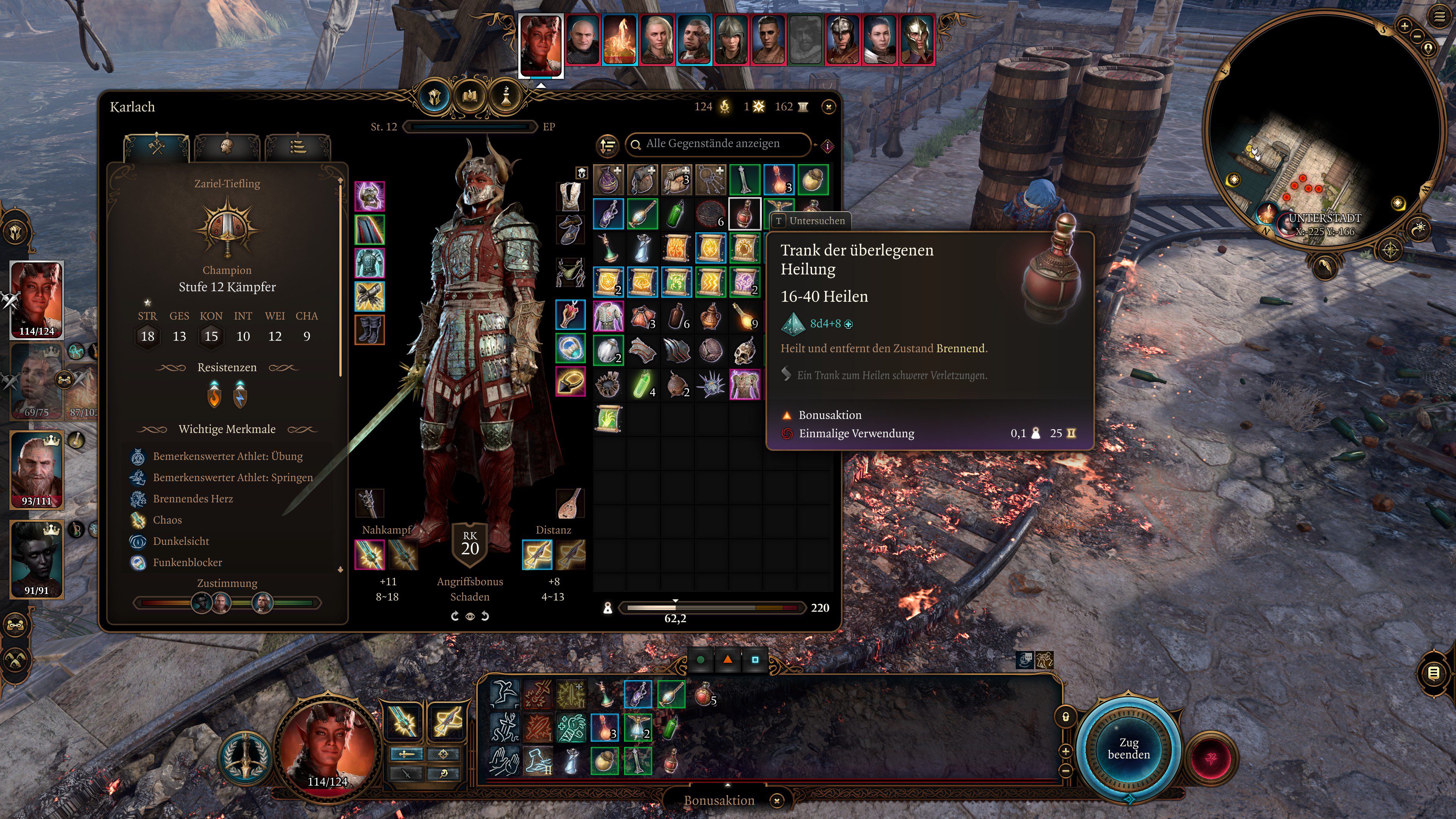
Task: Open the Brennendes Herz feature entry
Action: click(x=193, y=499)
